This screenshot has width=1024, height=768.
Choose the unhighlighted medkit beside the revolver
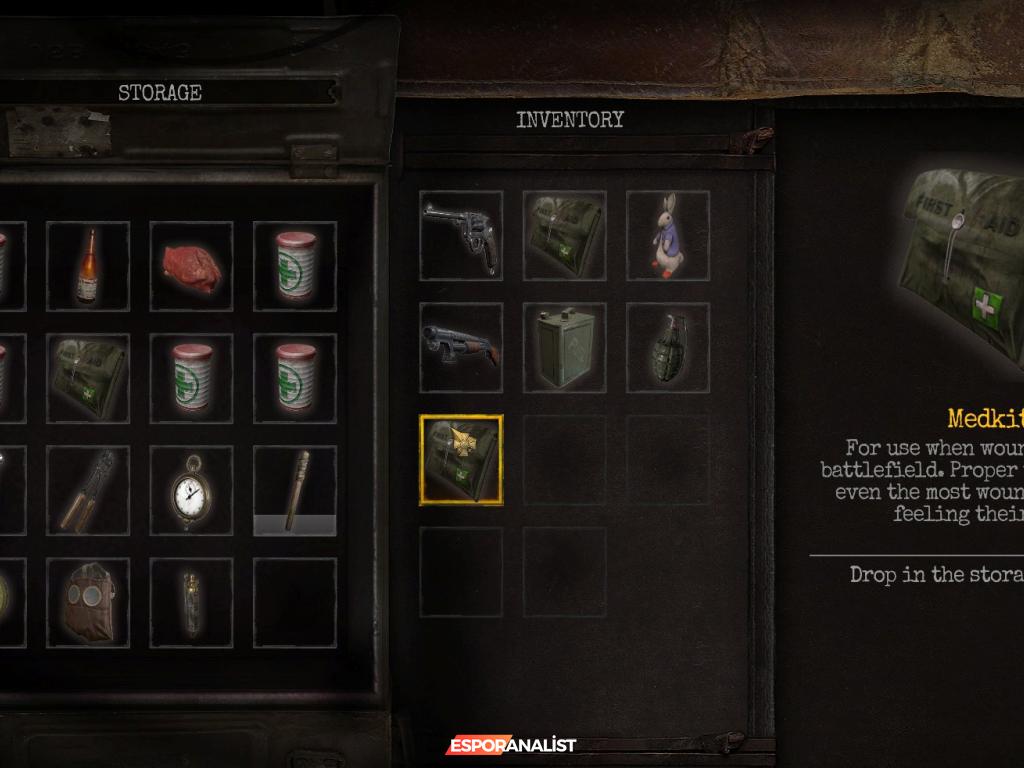(565, 236)
